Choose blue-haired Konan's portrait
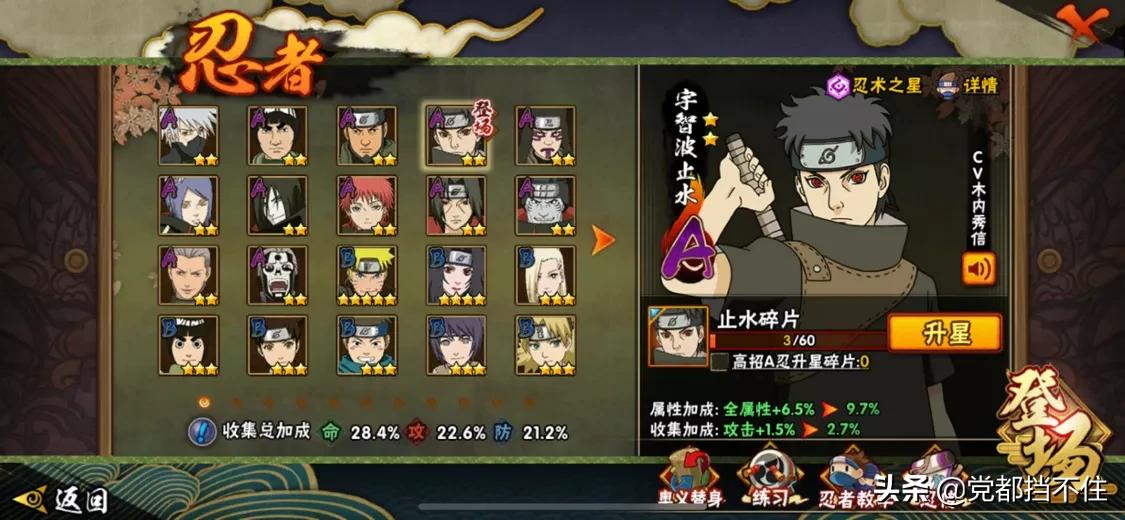The height and width of the screenshot is (520, 1125). click(x=188, y=205)
